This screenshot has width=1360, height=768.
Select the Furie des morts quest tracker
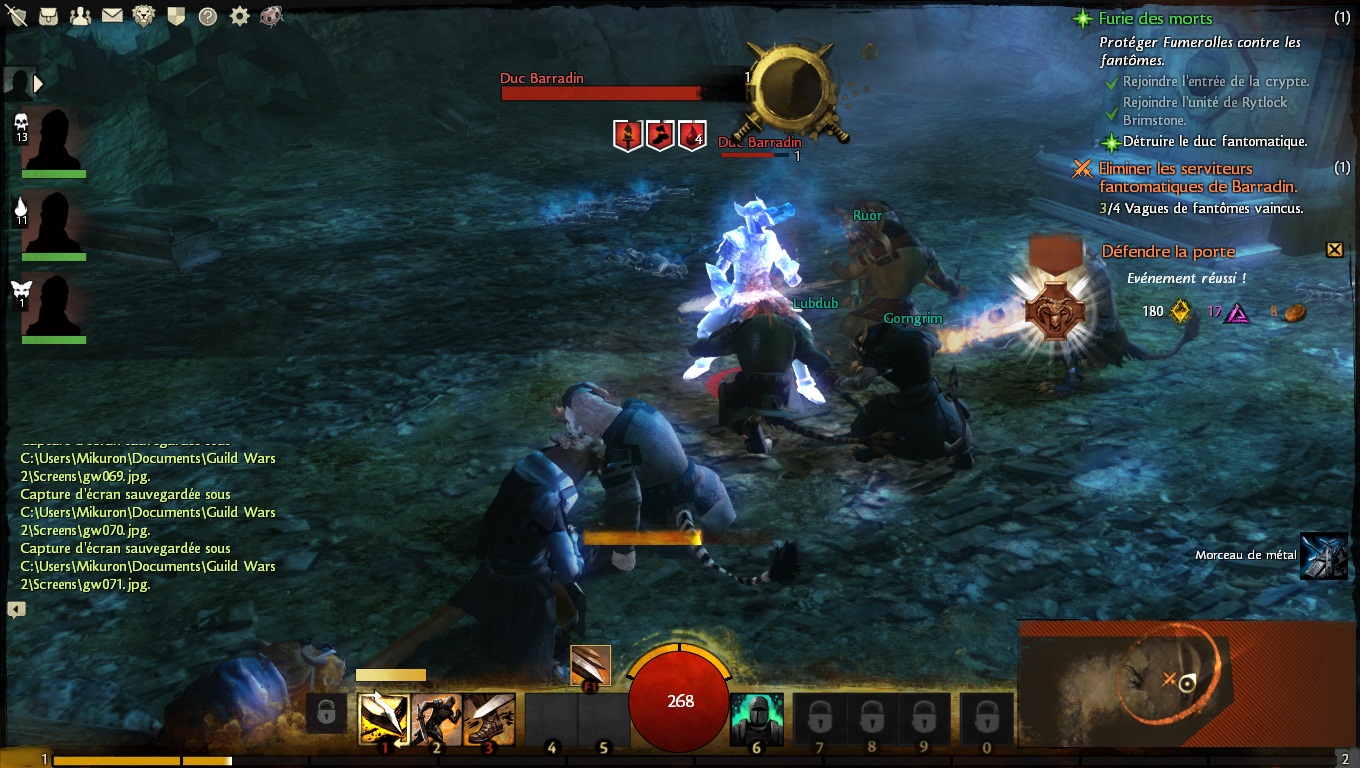click(1155, 19)
